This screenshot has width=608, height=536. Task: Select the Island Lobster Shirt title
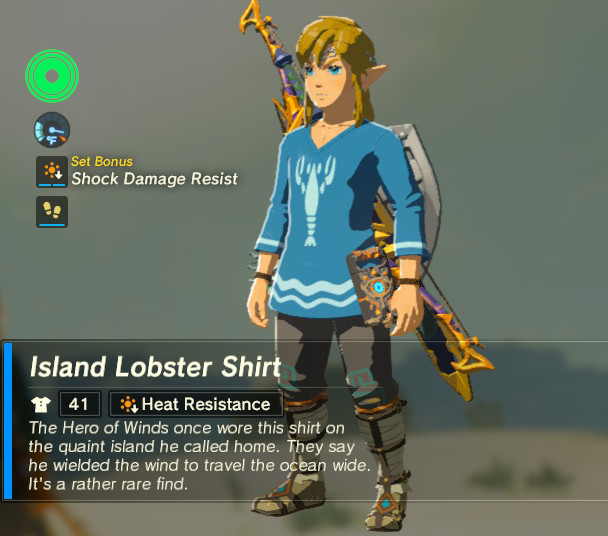(155, 367)
